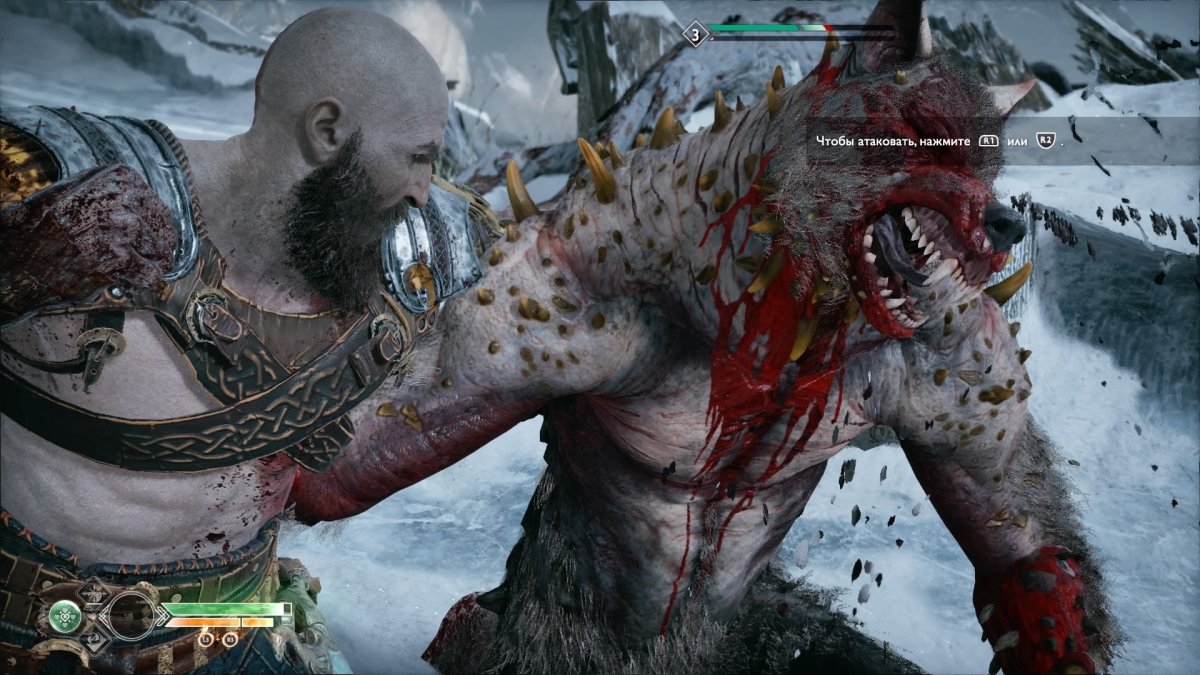Viewport: 1200px width, 675px height.
Task: Select the green hearts circular icon
Action: point(65,616)
